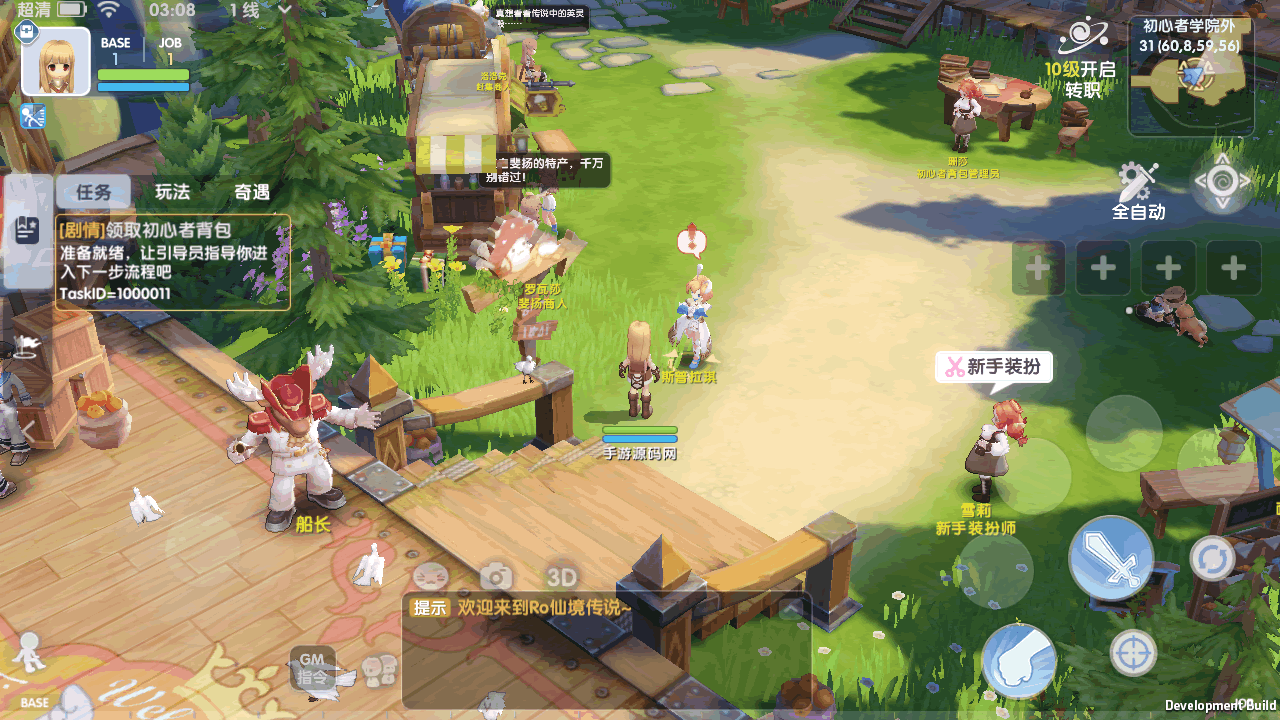Switch to the 玩法 tab
The image size is (1280, 720).
[172, 192]
